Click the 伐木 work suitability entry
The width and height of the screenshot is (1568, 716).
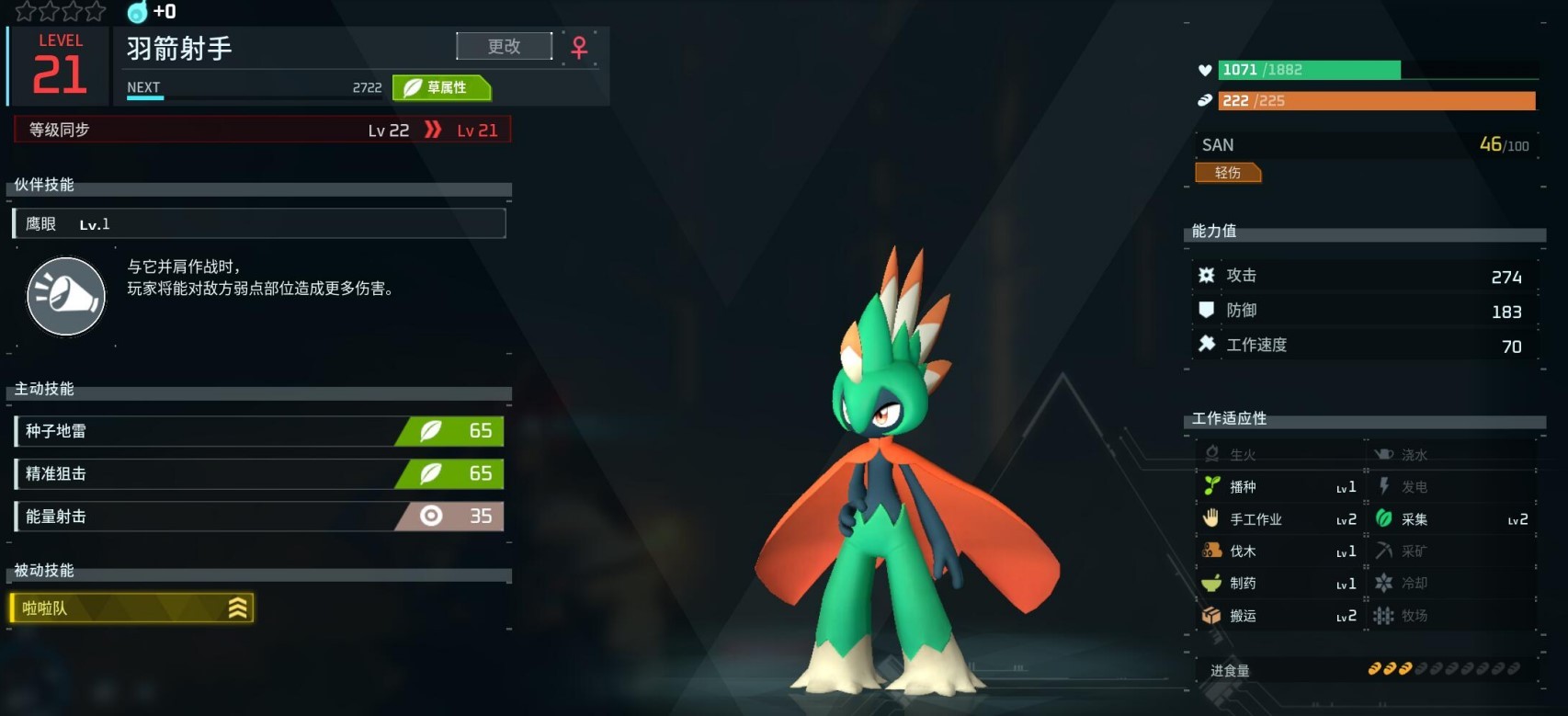coord(1278,551)
